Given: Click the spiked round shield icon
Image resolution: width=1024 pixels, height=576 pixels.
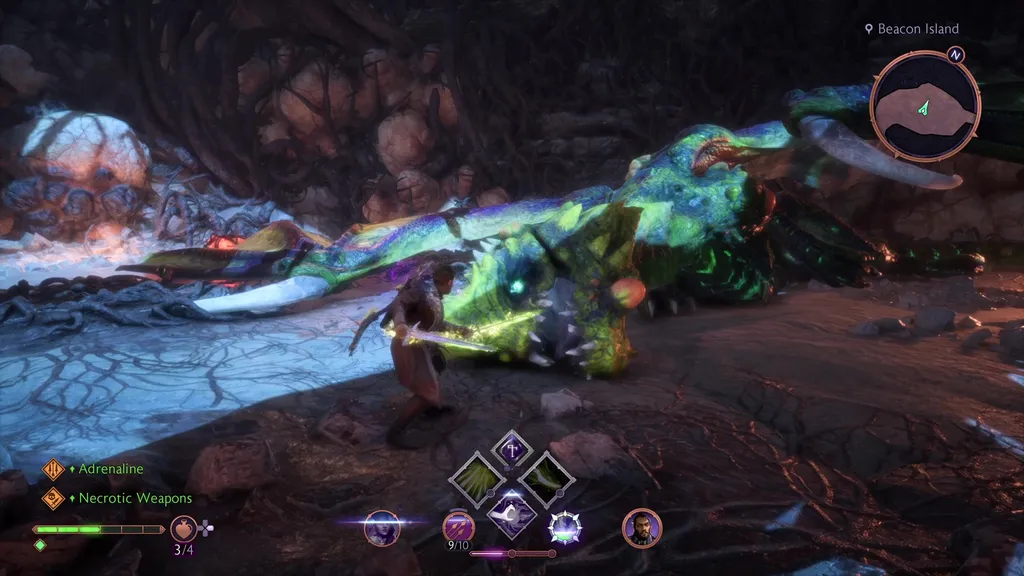Looking at the screenshot, I should click(565, 527).
